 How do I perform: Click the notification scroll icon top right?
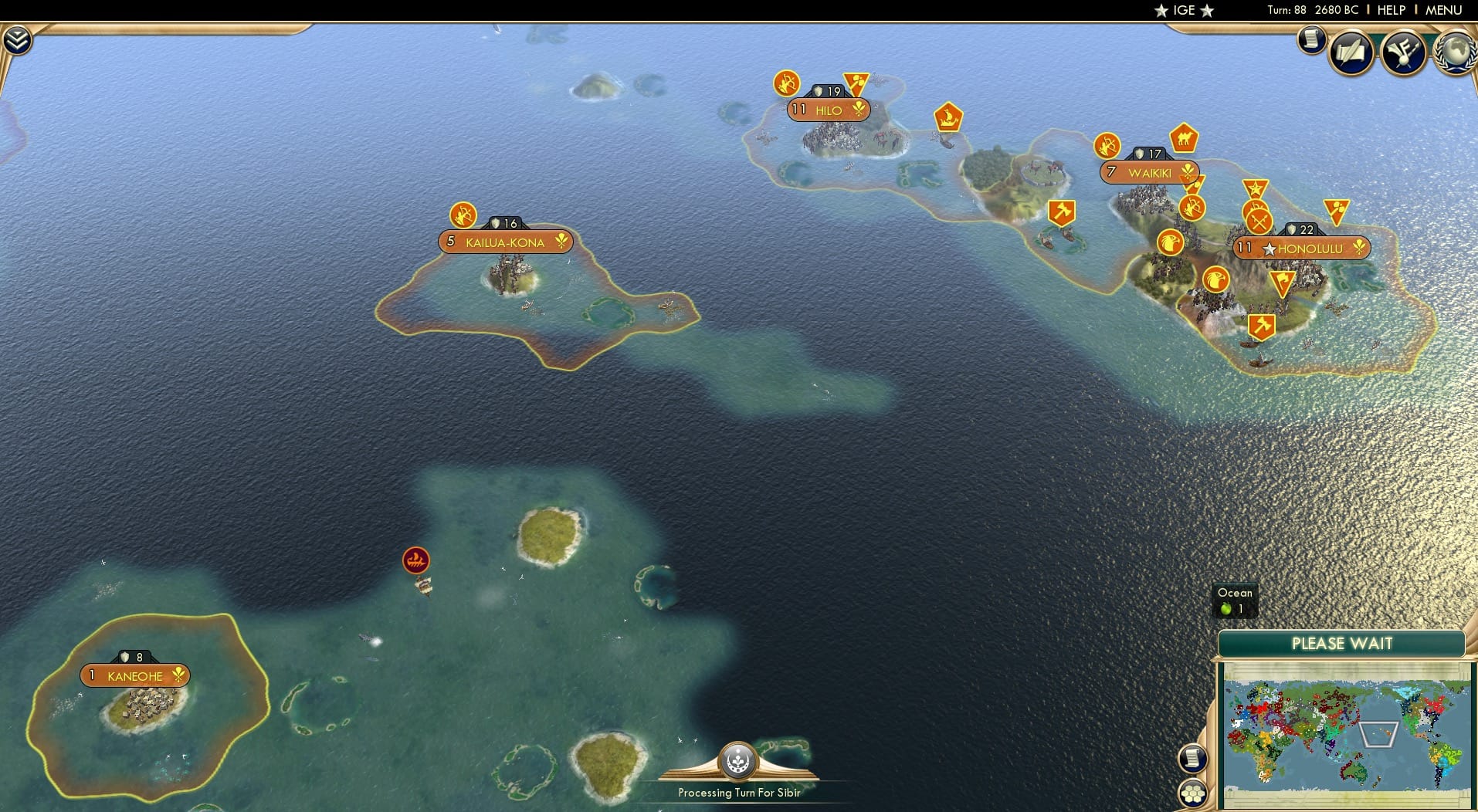coord(1310,39)
